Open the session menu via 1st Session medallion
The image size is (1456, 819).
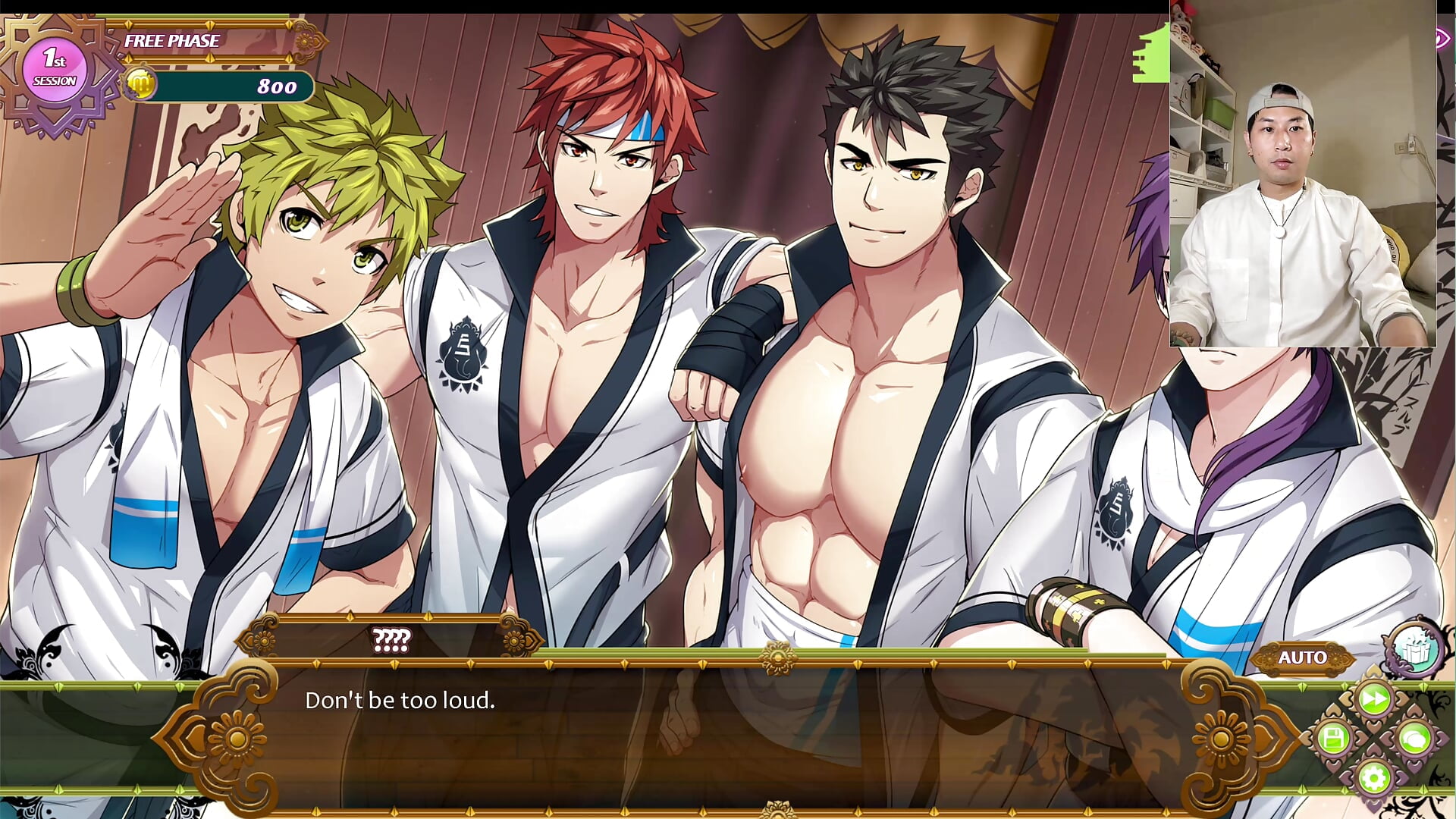tap(55, 68)
